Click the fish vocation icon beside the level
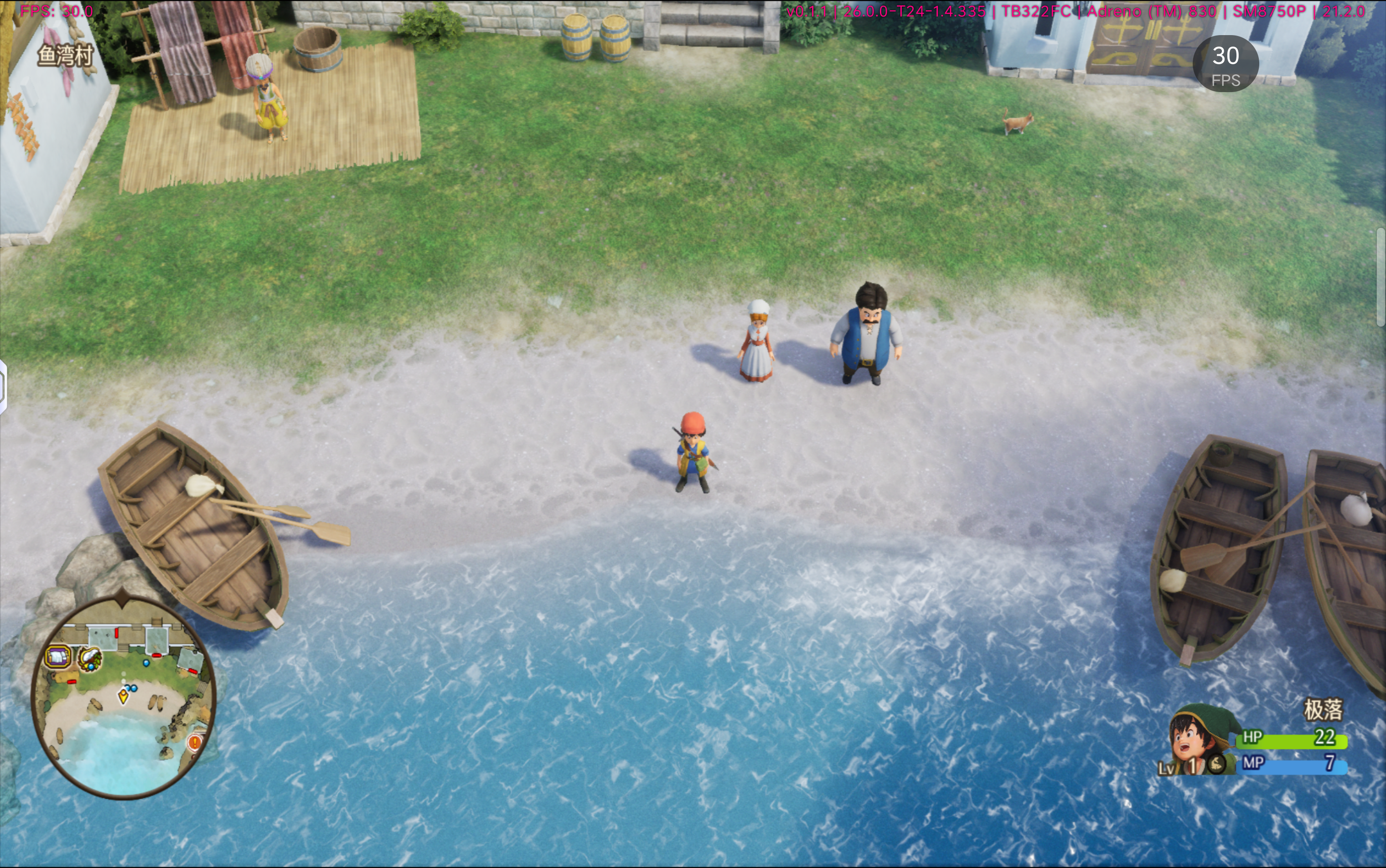The width and height of the screenshot is (1386, 868). (1215, 764)
